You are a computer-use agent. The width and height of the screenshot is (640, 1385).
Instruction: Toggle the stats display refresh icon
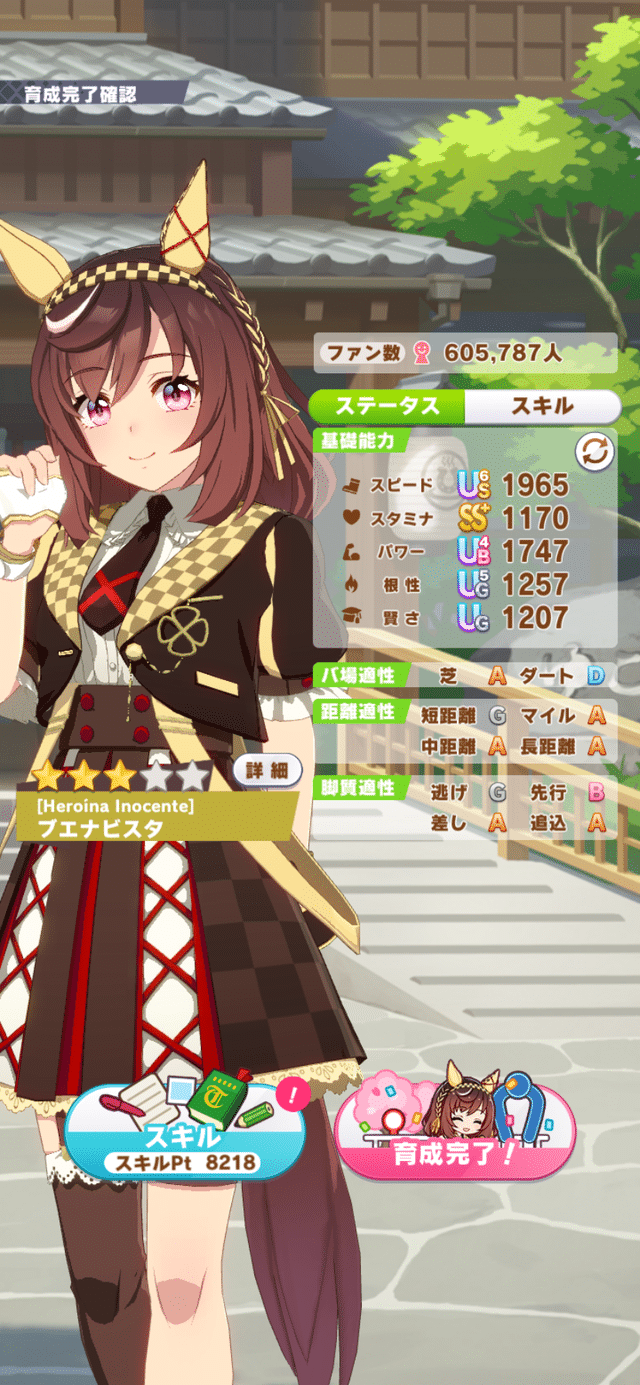(594, 453)
